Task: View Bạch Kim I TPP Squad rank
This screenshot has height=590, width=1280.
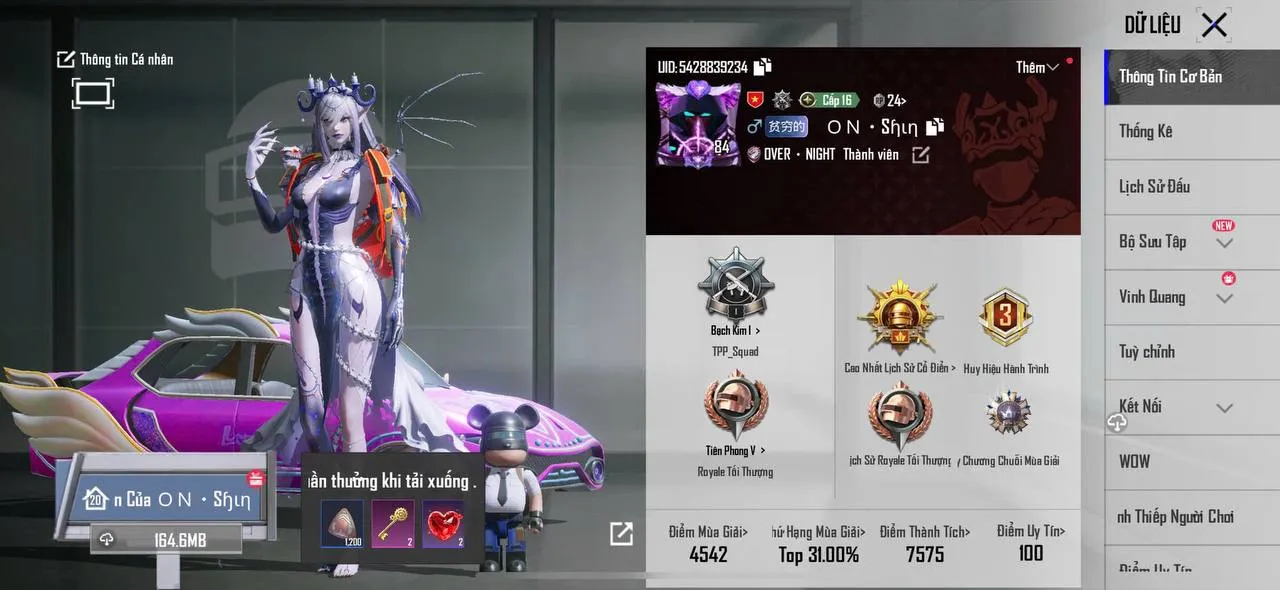Action: click(735, 290)
